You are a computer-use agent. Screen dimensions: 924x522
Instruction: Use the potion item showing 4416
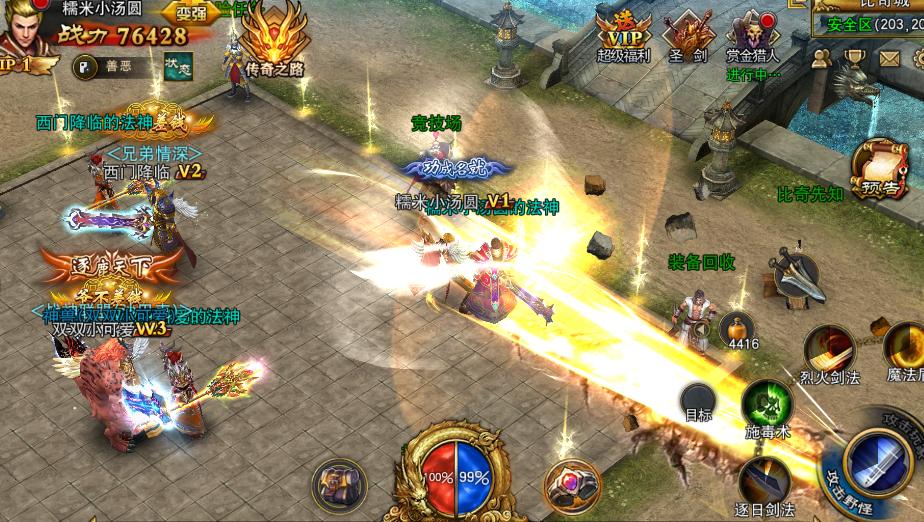pos(740,328)
